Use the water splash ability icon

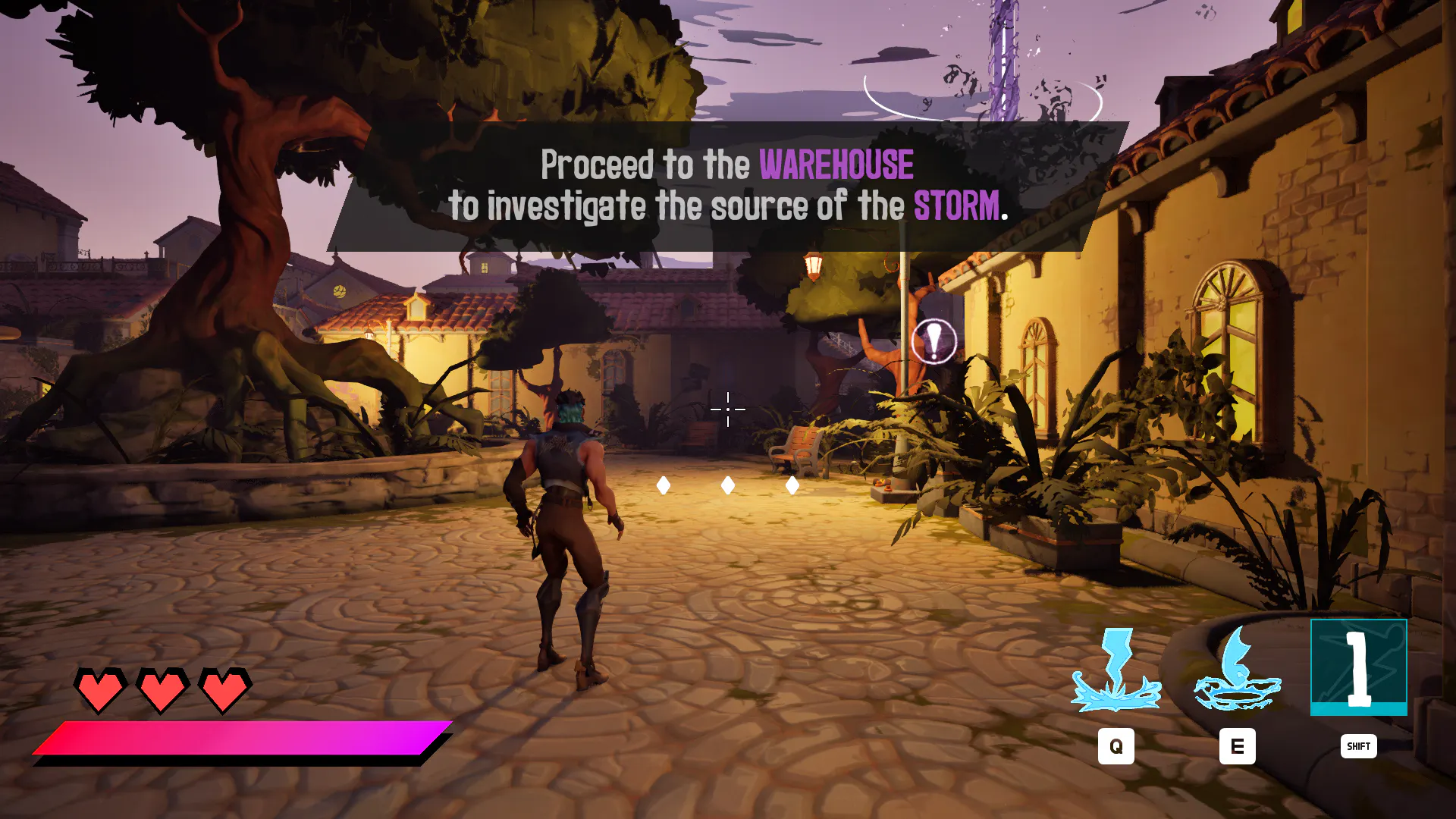click(x=1237, y=669)
